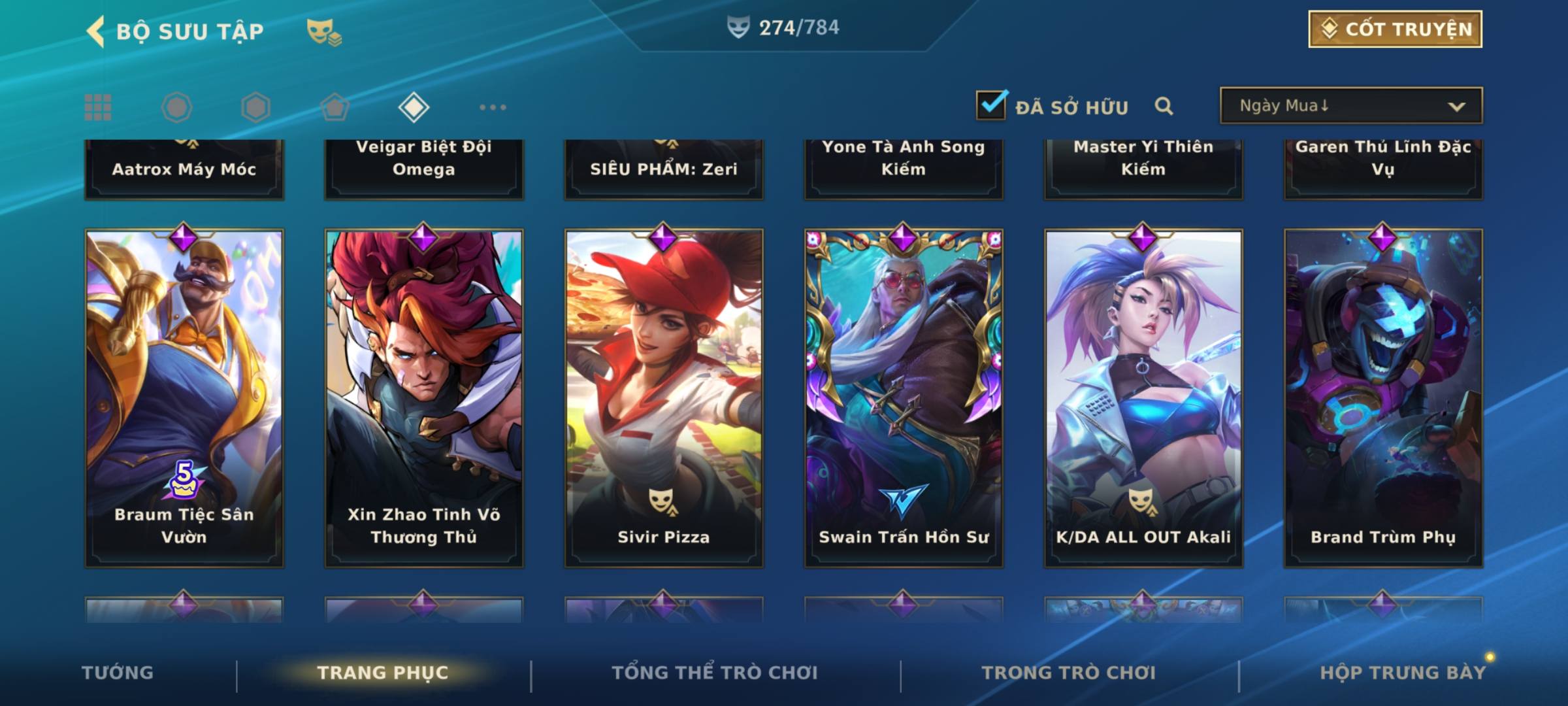
Task: Click the gold mask and coins icon
Action: 324,31
